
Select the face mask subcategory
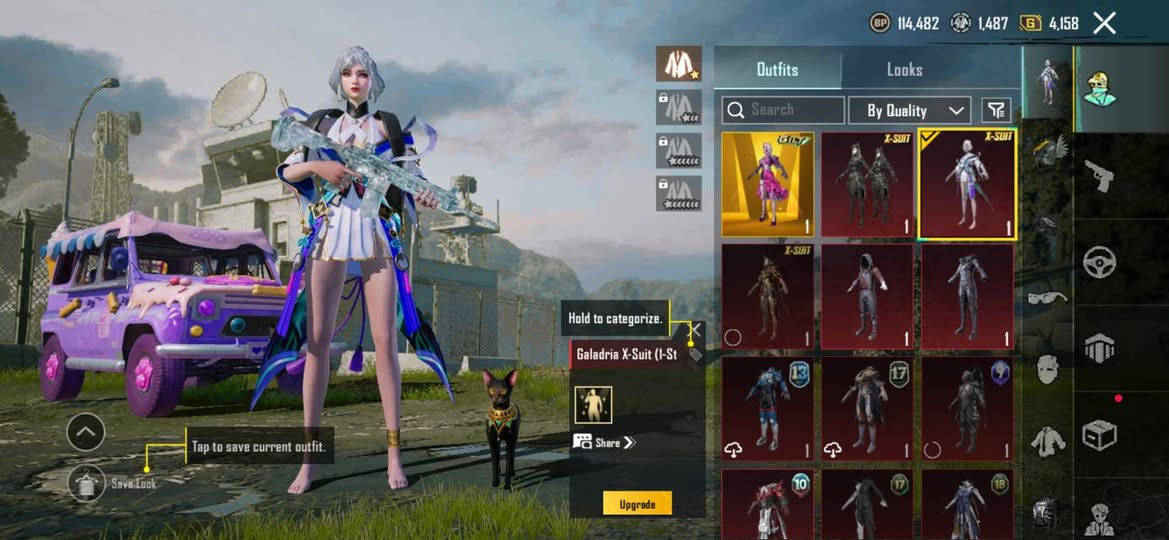tap(1047, 369)
